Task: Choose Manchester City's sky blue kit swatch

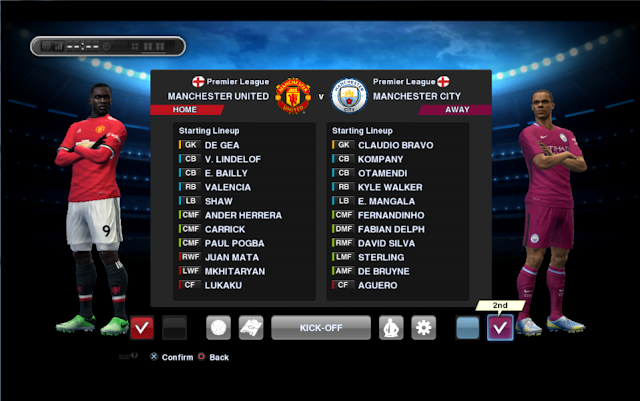Action: (467, 327)
